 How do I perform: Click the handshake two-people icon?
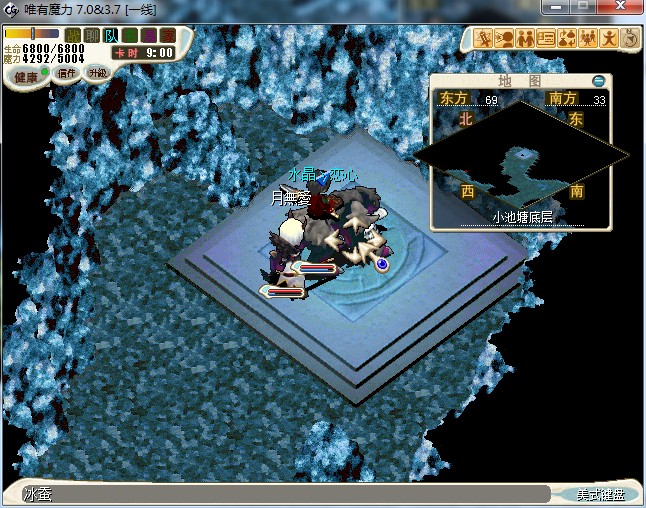pos(525,39)
